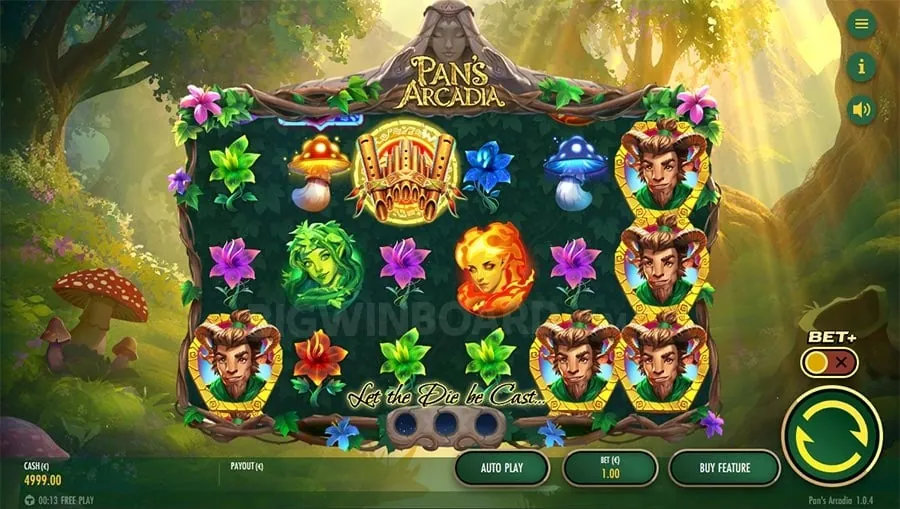900x509 pixels.
Task: Mute the game sound
Action: [x=861, y=109]
